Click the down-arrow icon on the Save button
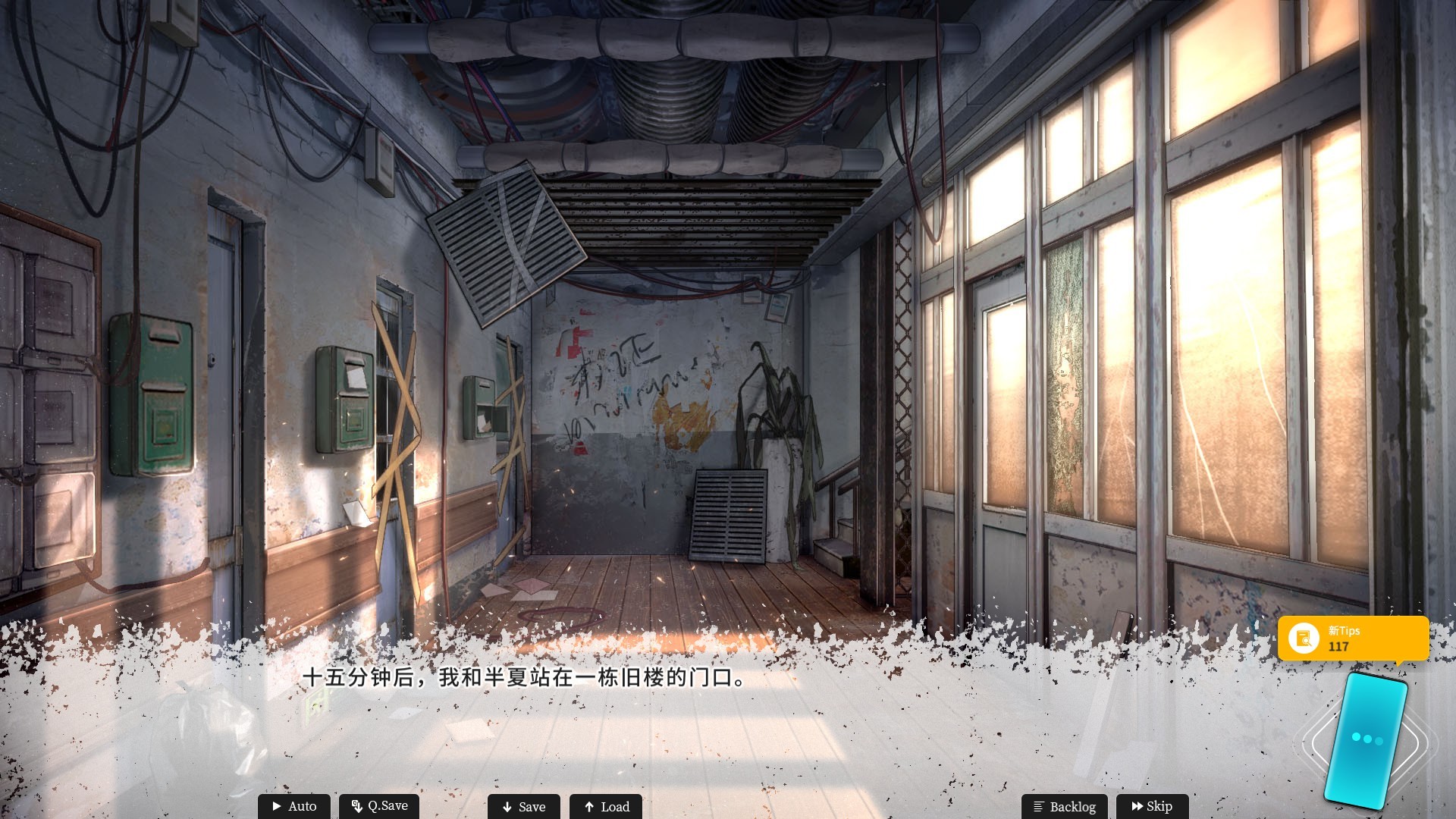The image size is (1456, 819). point(507,806)
